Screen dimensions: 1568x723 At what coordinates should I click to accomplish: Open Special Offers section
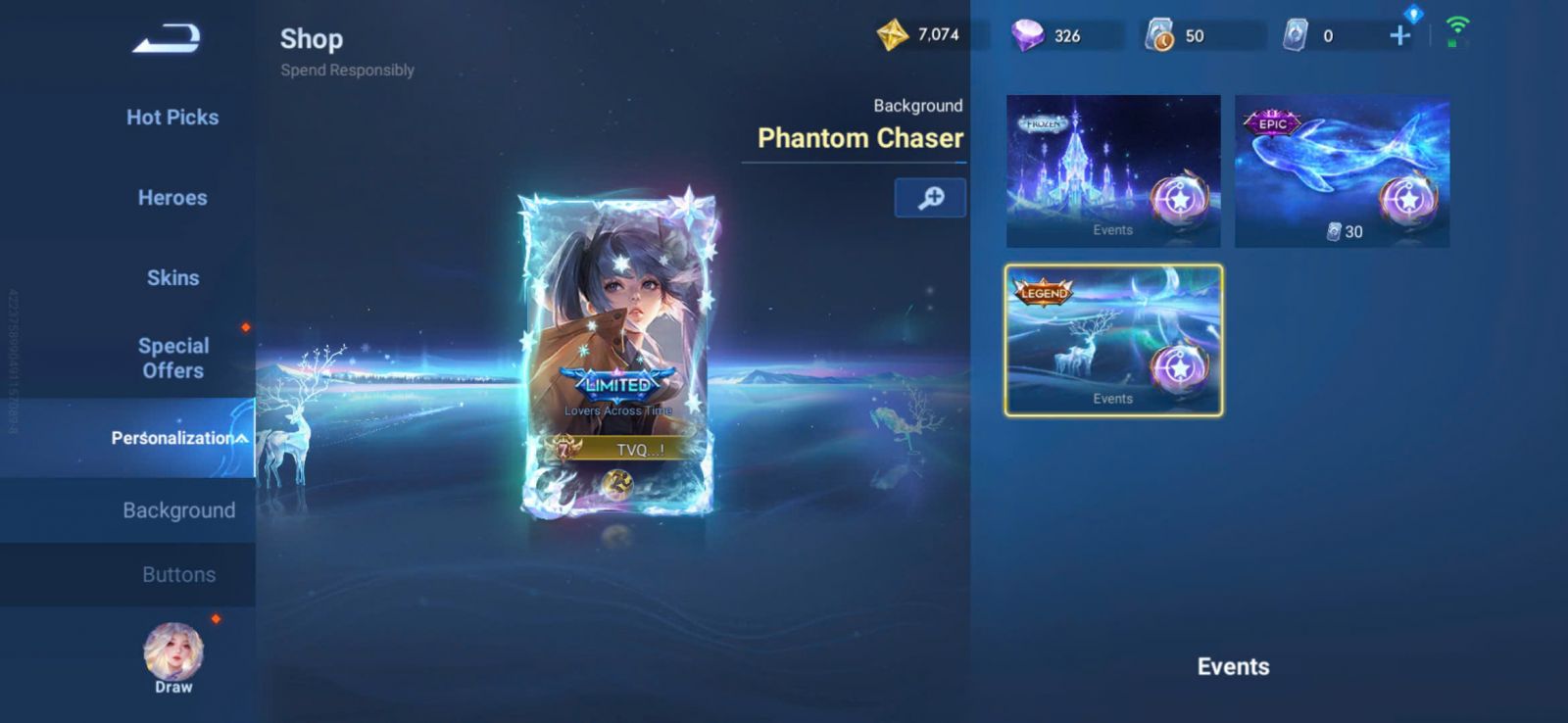[x=172, y=358]
